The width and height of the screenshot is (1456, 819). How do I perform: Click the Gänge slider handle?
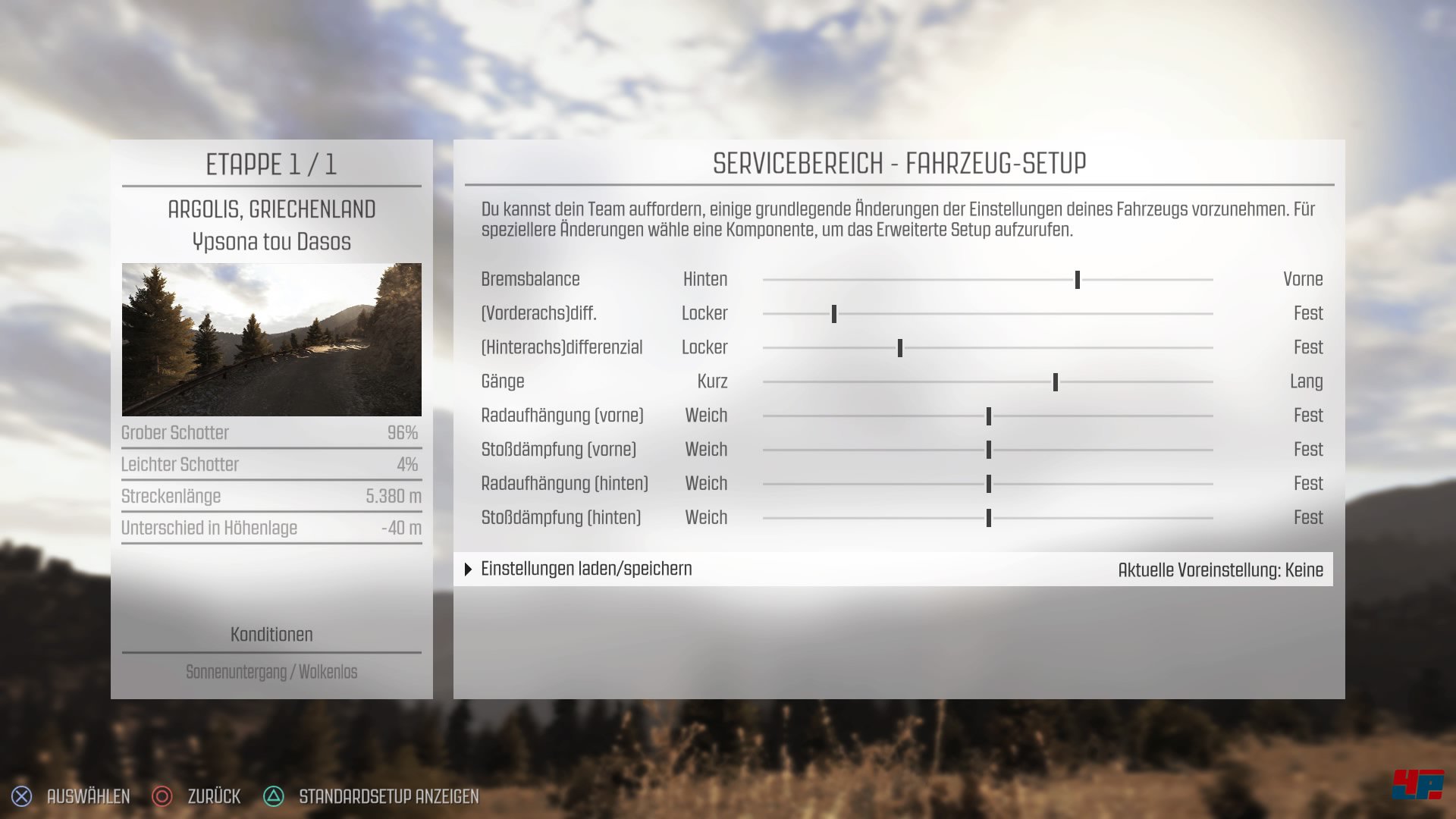pyautogui.click(x=1056, y=382)
